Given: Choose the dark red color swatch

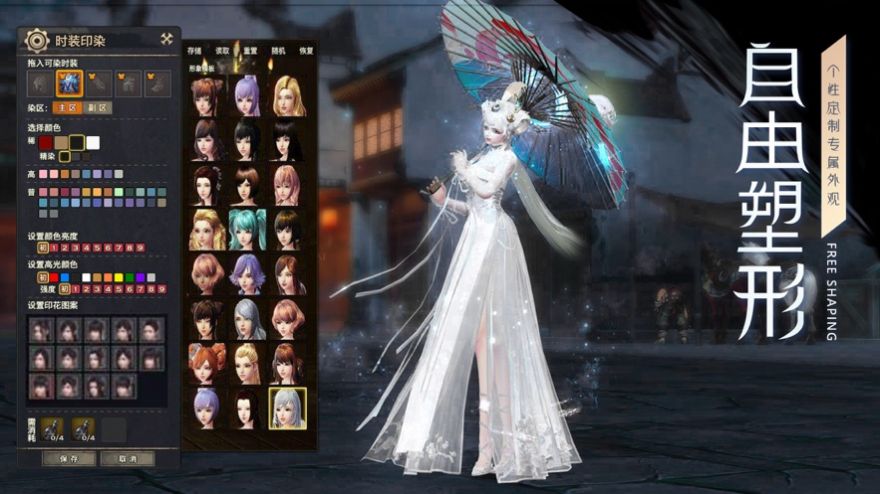Looking at the screenshot, I should tap(45, 143).
